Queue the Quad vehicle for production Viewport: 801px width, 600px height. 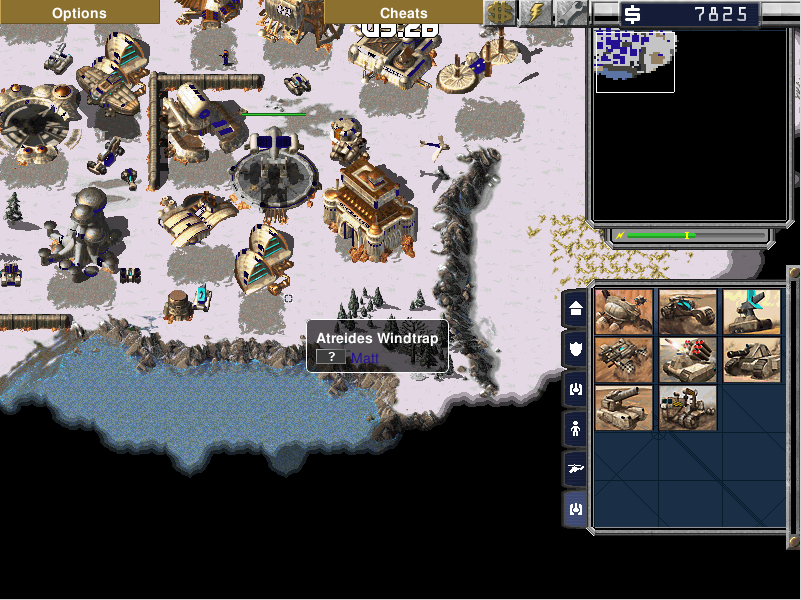coord(624,360)
